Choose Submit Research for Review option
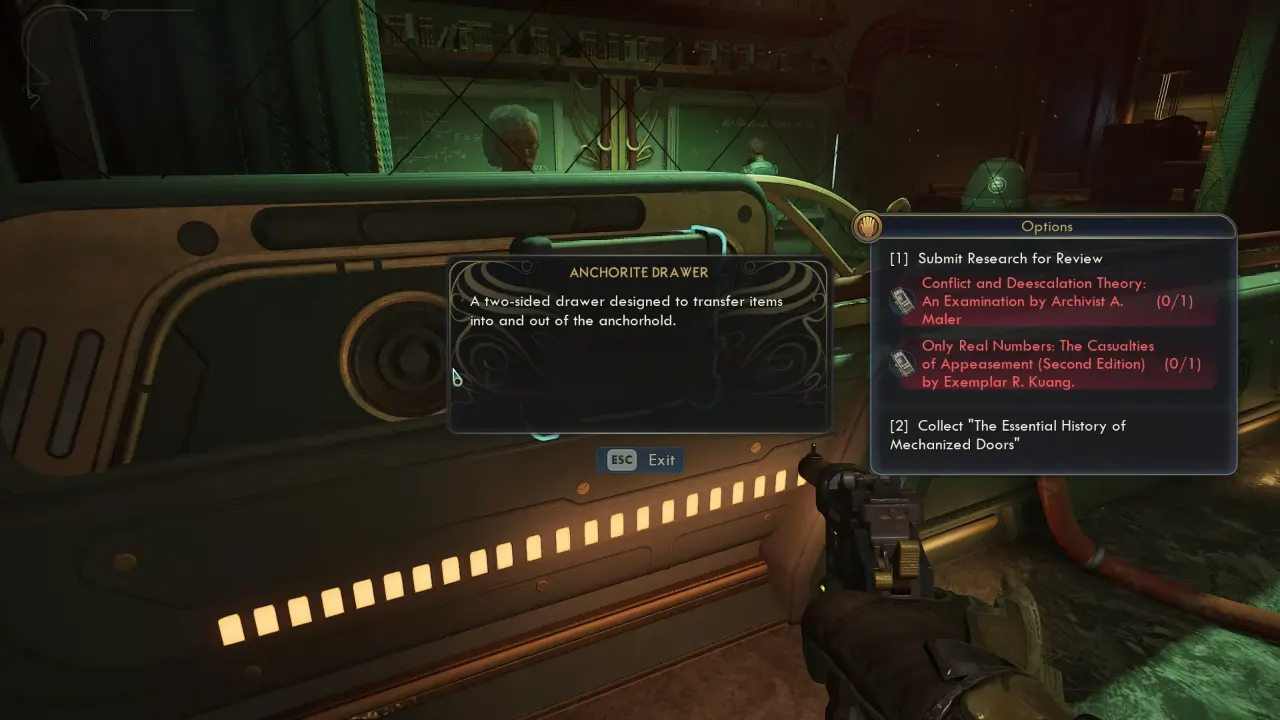This screenshot has width=1280, height=720. (x=1009, y=258)
